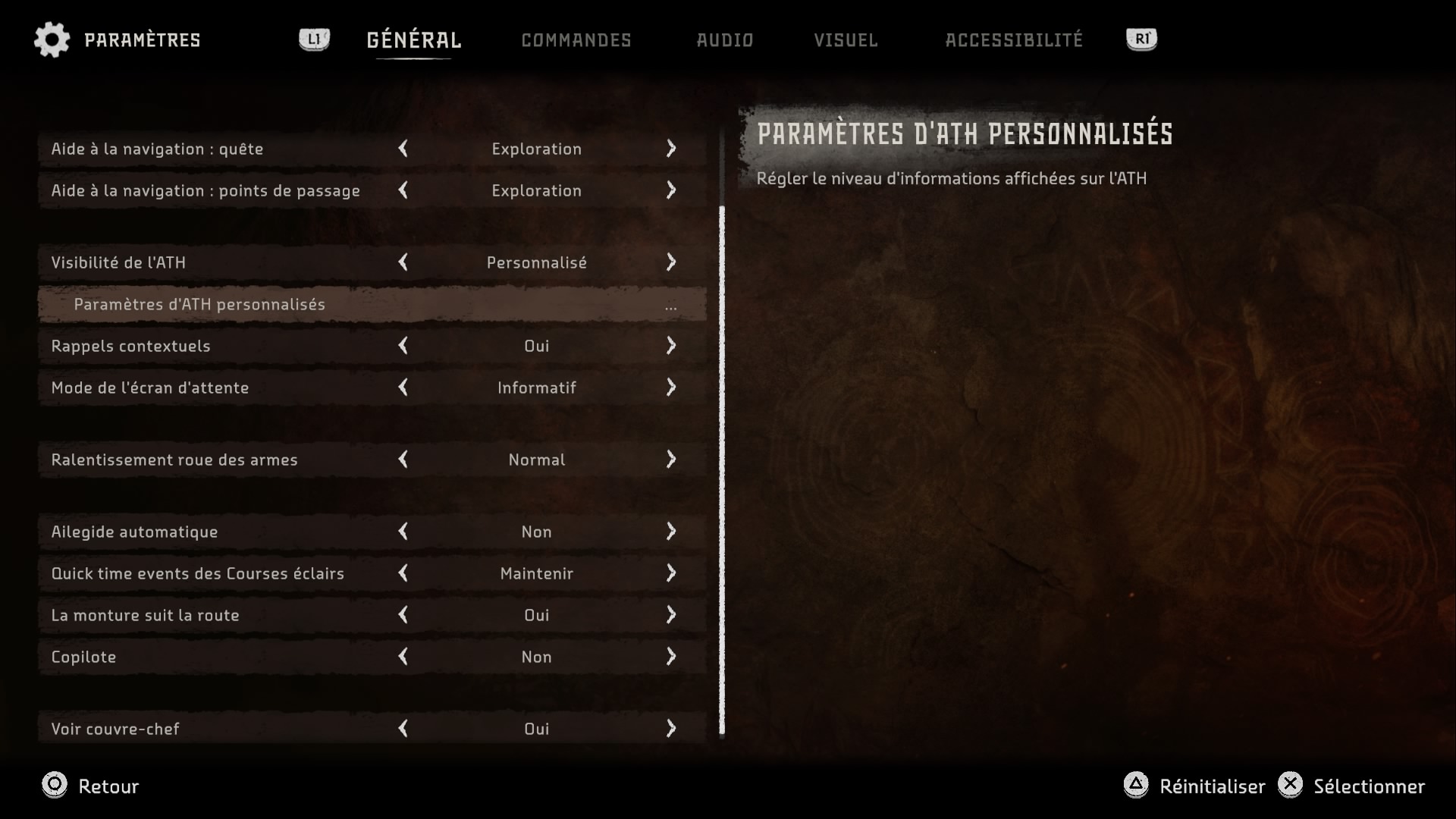This screenshot has width=1456, height=819.
Task: Click right arrow for Visibilité de l'ATH
Action: coord(671,262)
